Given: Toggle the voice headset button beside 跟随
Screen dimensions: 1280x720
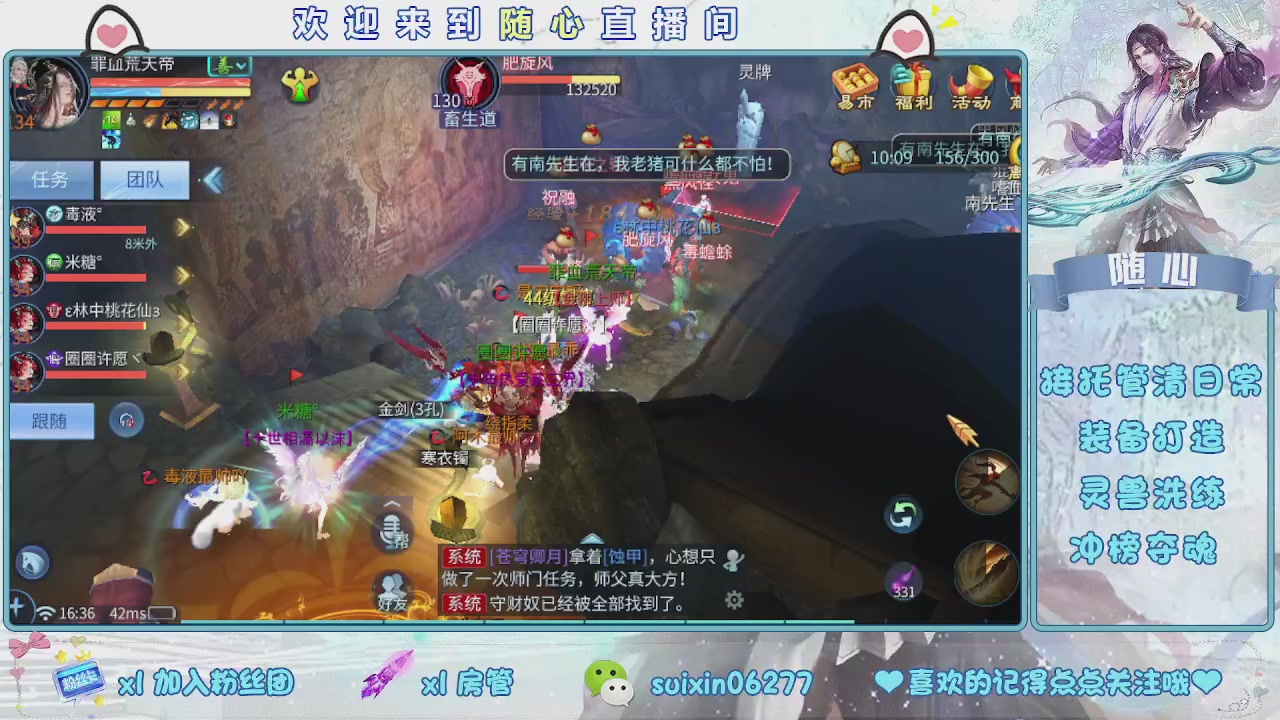Looking at the screenshot, I should click(126, 420).
